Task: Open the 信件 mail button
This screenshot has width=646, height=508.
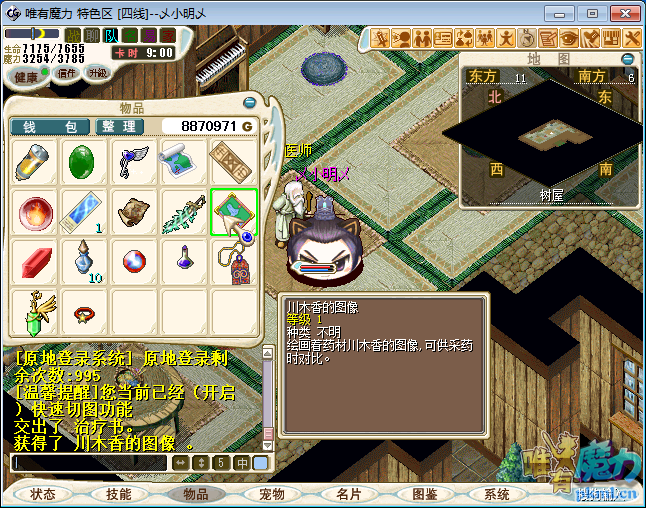Action: click(x=67, y=73)
